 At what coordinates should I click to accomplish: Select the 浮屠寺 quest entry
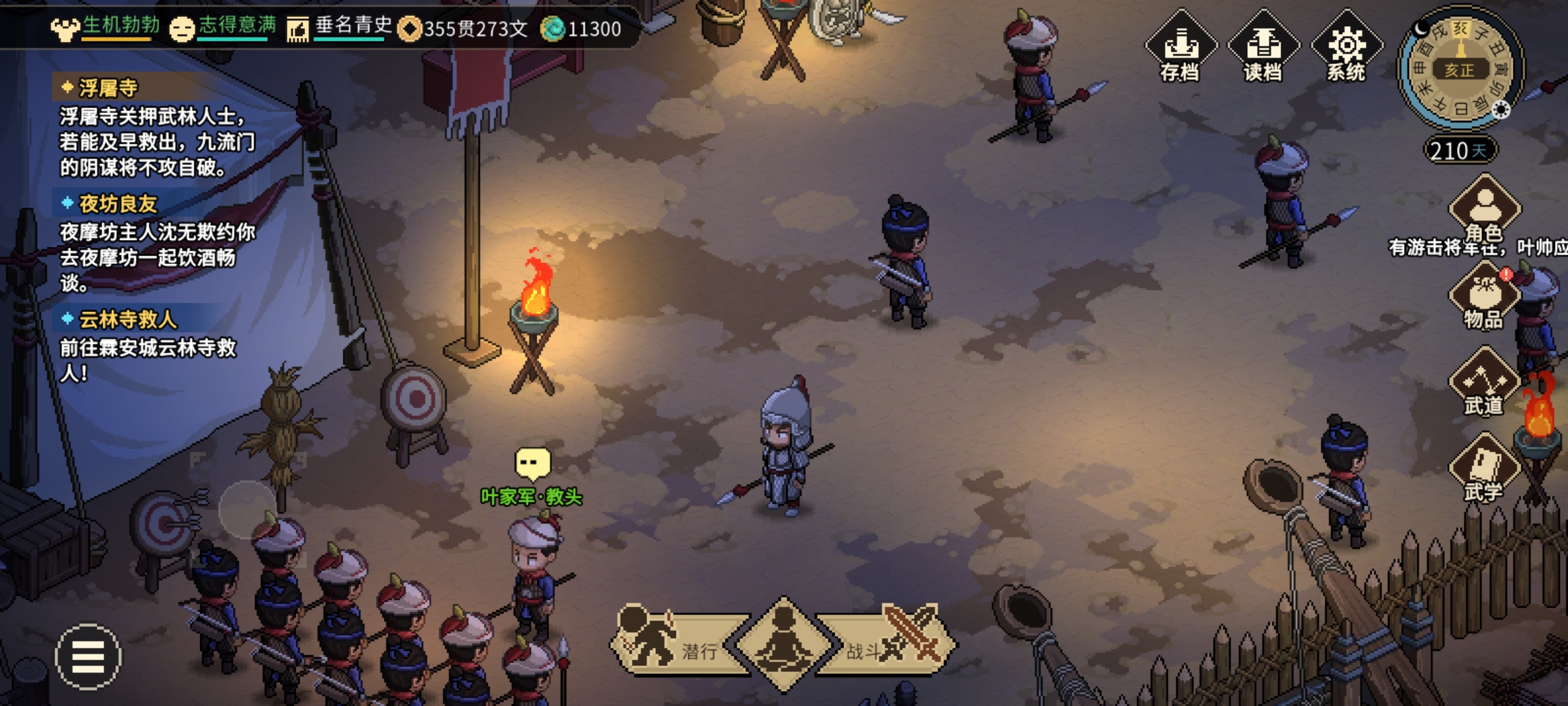[108, 88]
